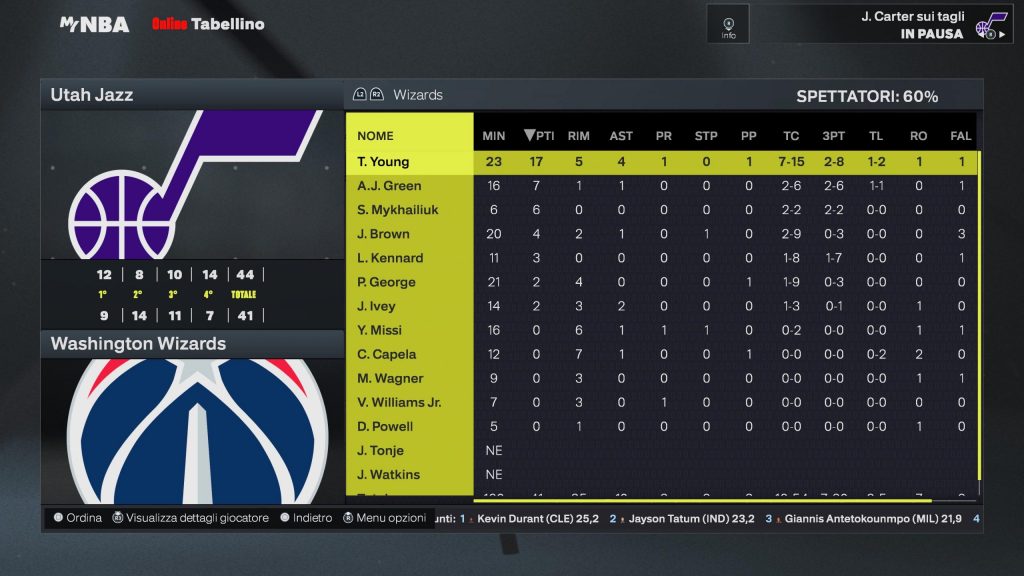Screen dimensions: 1024x576
Task: Sort players by AST column
Action: coord(621,136)
